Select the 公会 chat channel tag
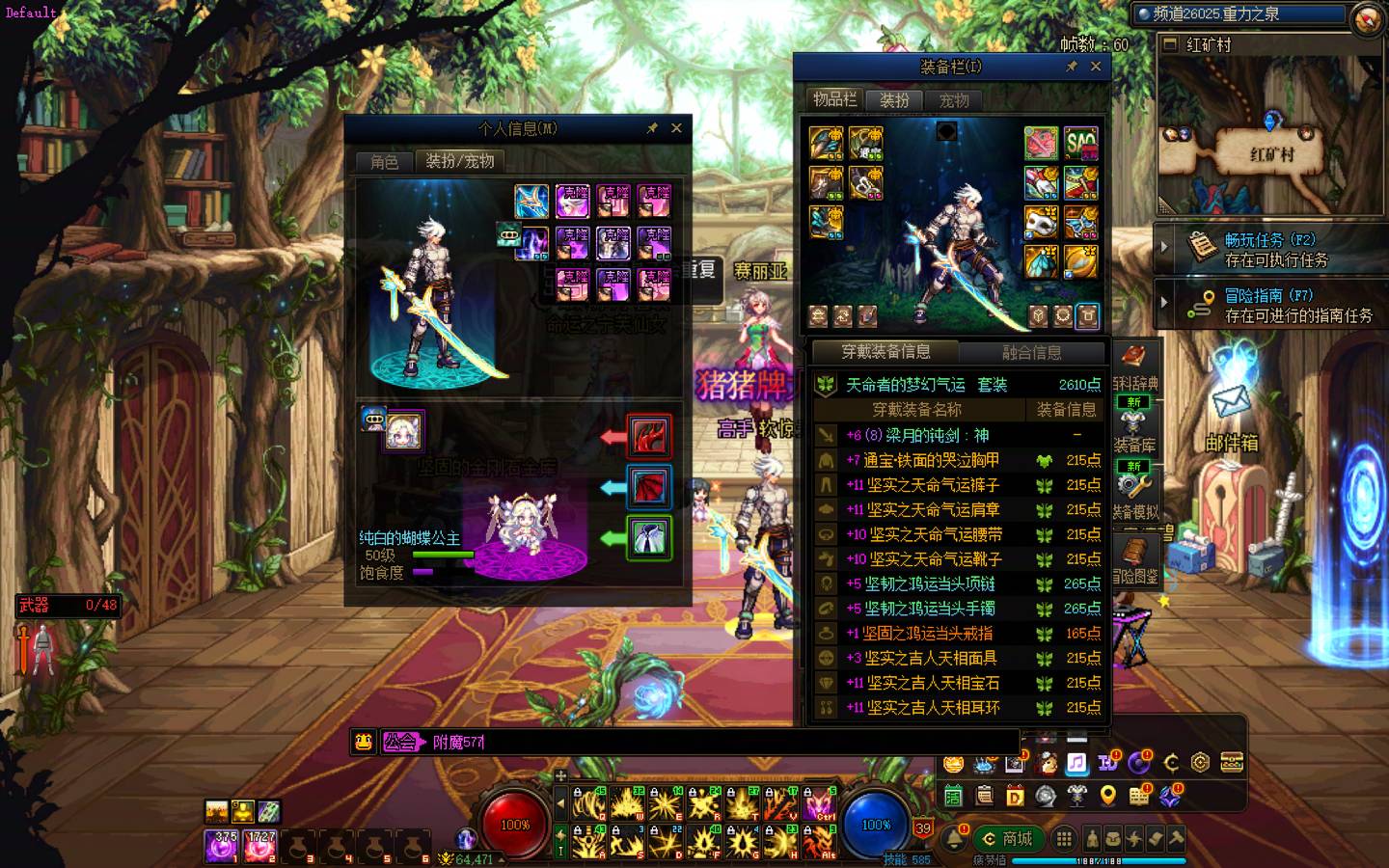This screenshot has width=1389, height=868. click(x=403, y=742)
